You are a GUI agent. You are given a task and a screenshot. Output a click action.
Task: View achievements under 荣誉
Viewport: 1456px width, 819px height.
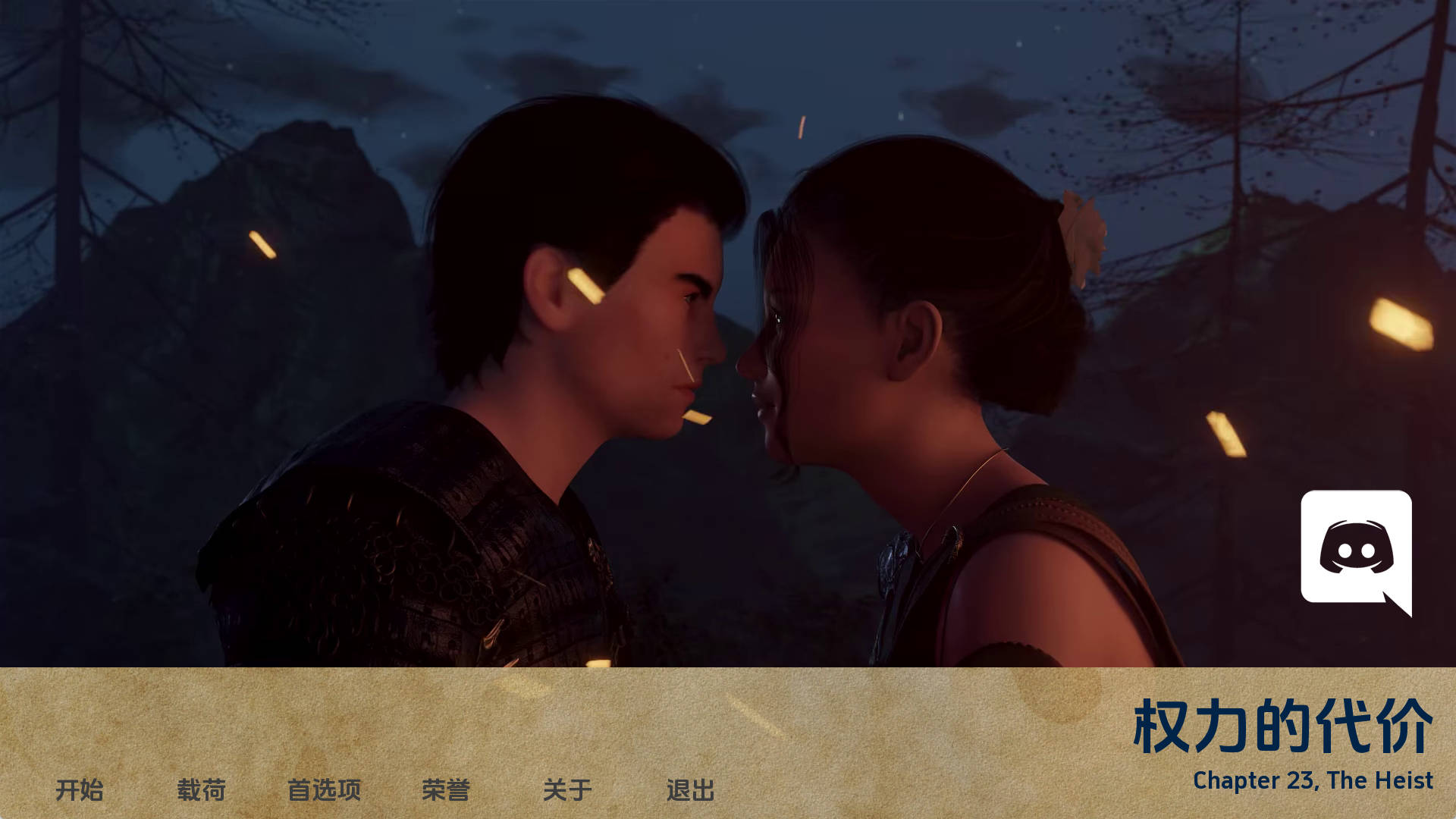446,789
